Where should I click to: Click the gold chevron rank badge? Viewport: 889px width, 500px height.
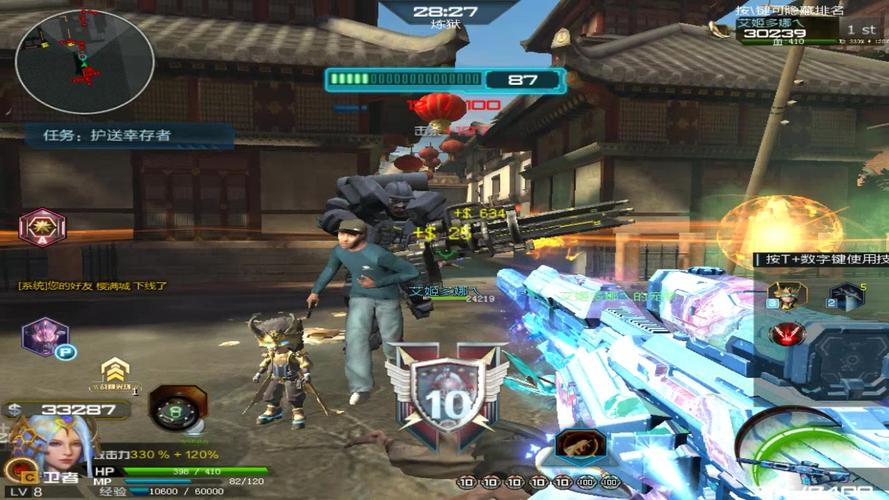pyautogui.click(x=115, y=372)
